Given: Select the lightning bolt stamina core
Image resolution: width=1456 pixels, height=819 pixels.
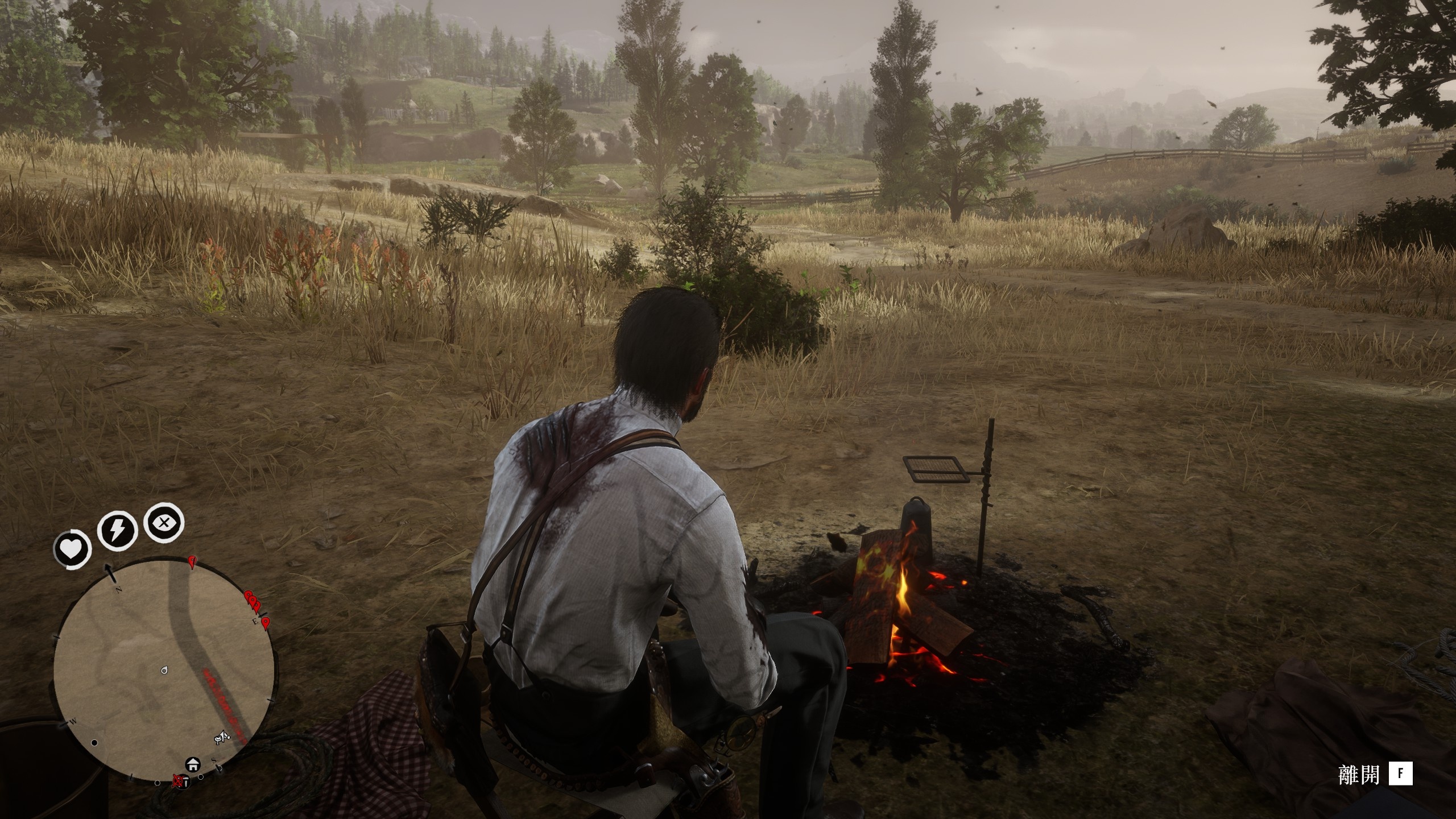Looking at the screenshot, I should 117,531.
